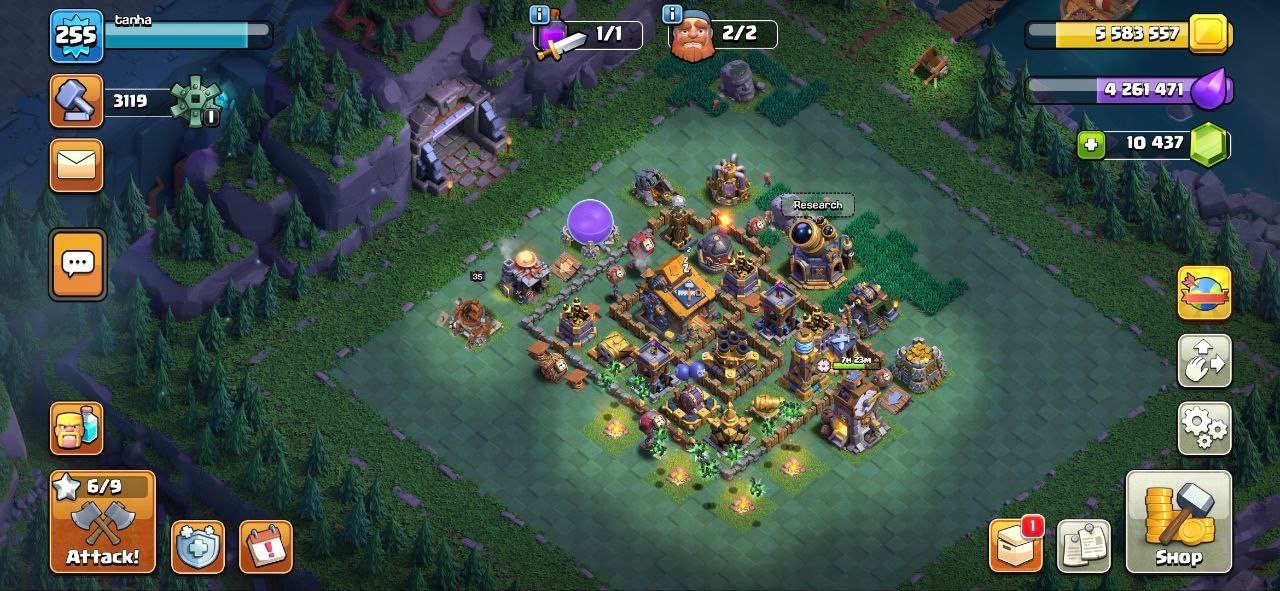View the green gear league badge
Screen dimensions: 1280x591
193,101
